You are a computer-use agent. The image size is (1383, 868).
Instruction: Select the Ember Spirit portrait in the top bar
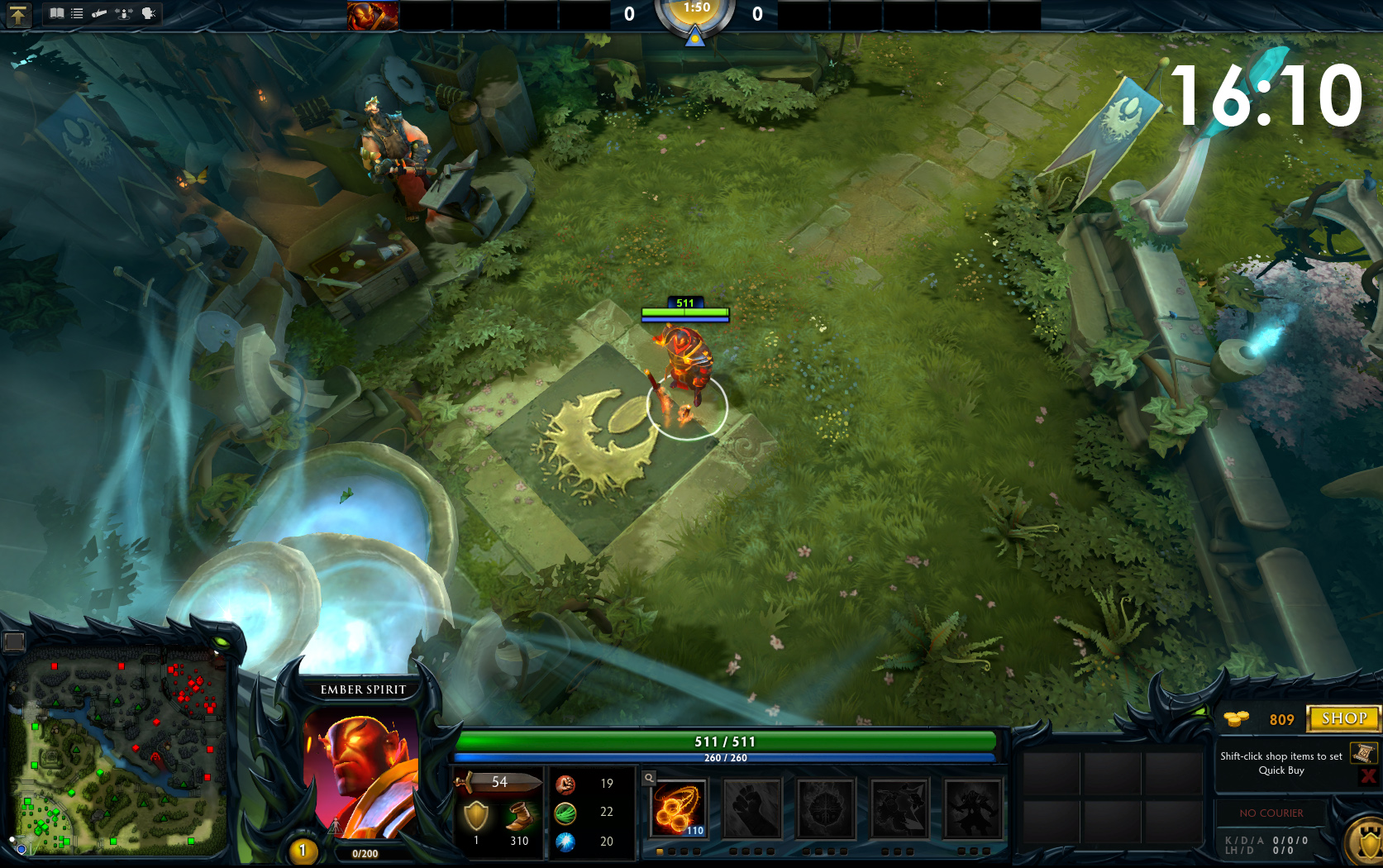[373, 15]
